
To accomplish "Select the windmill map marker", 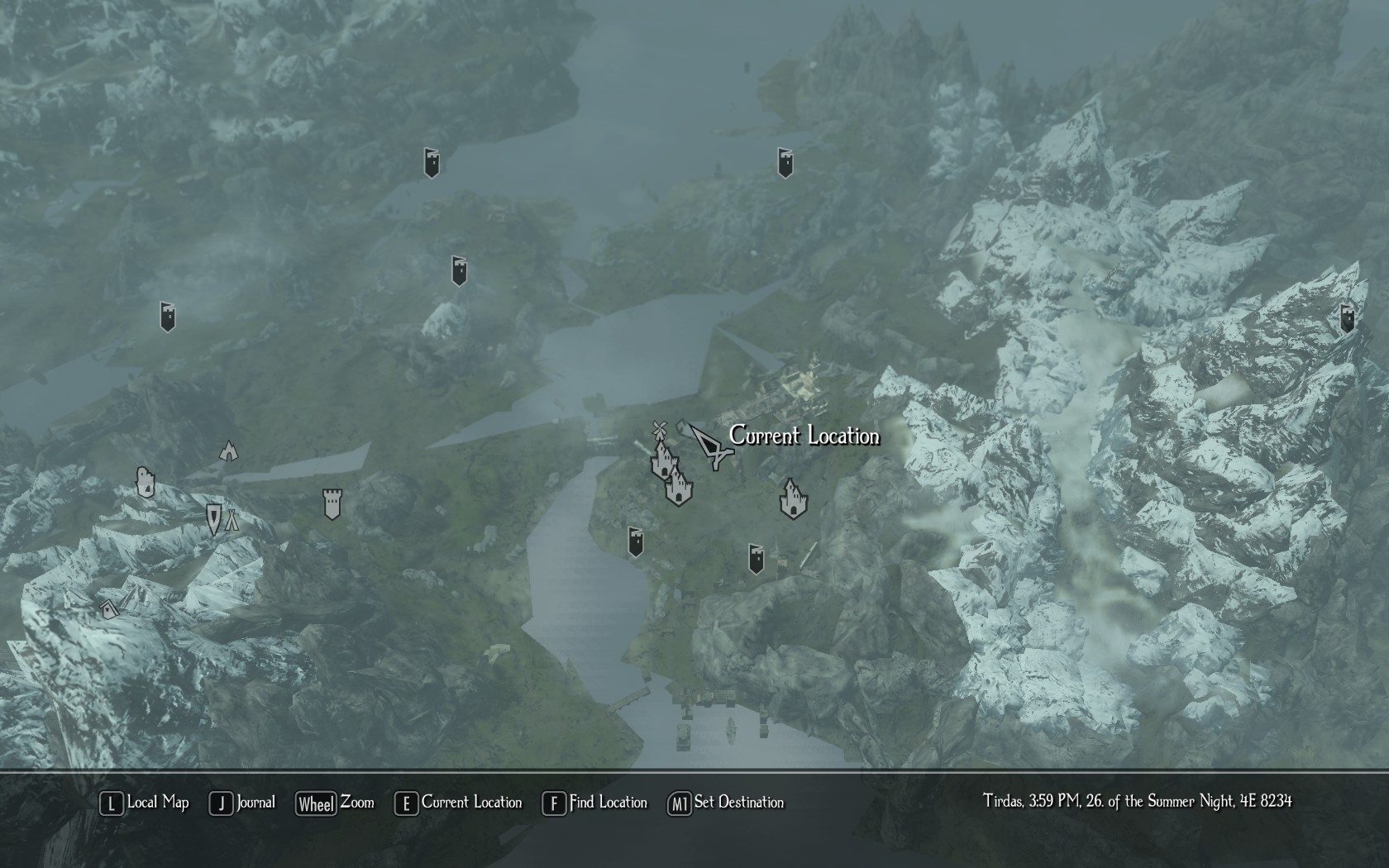I will 659,429.
